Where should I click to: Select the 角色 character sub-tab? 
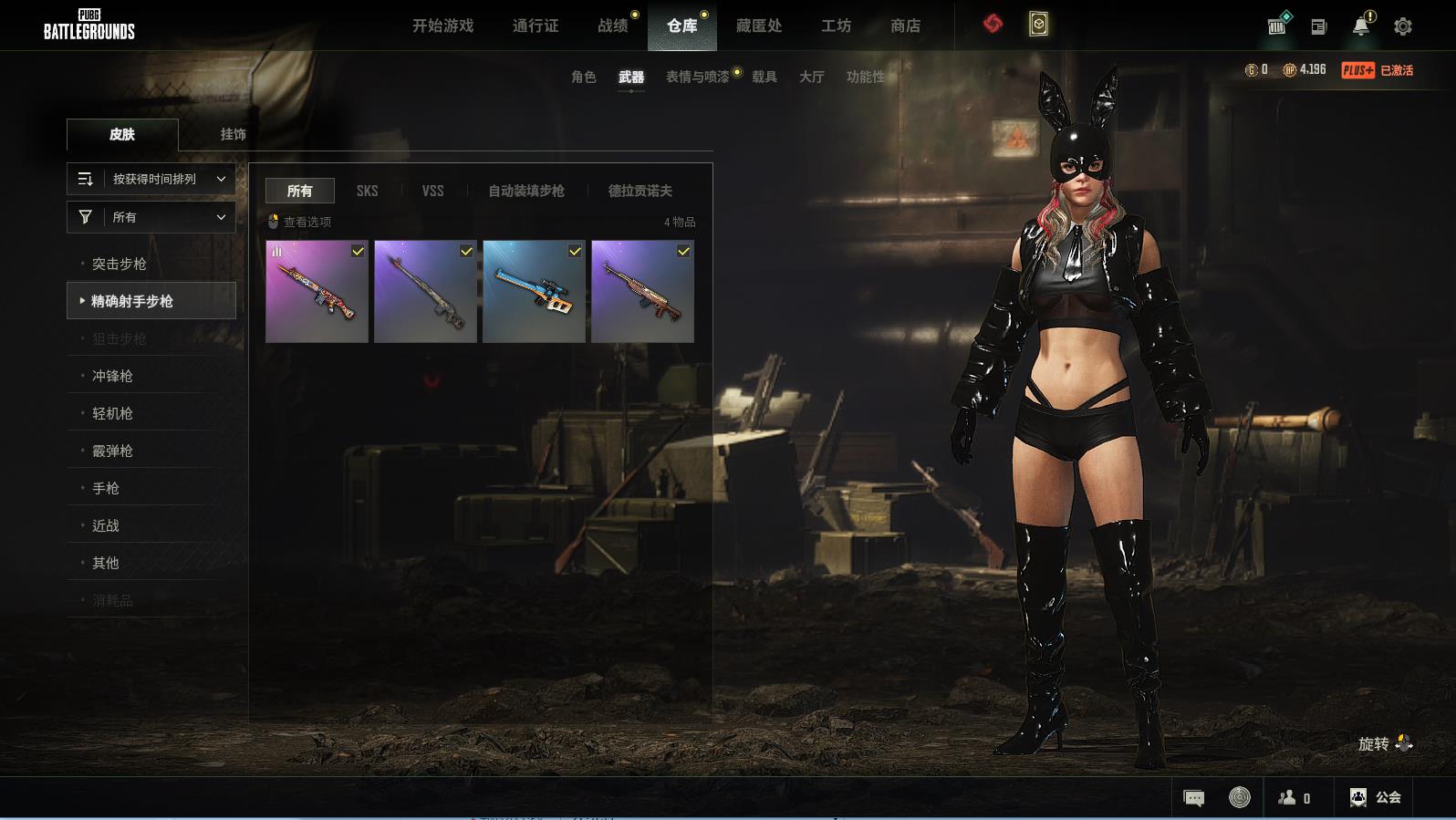coord(583,77)
